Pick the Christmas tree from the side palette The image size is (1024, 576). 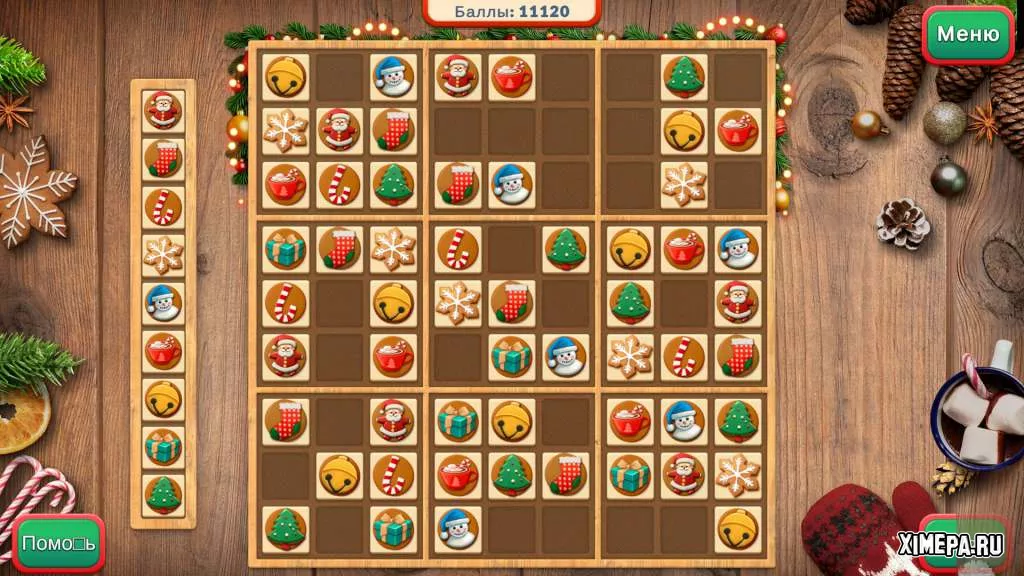click(x=163, y=494)
